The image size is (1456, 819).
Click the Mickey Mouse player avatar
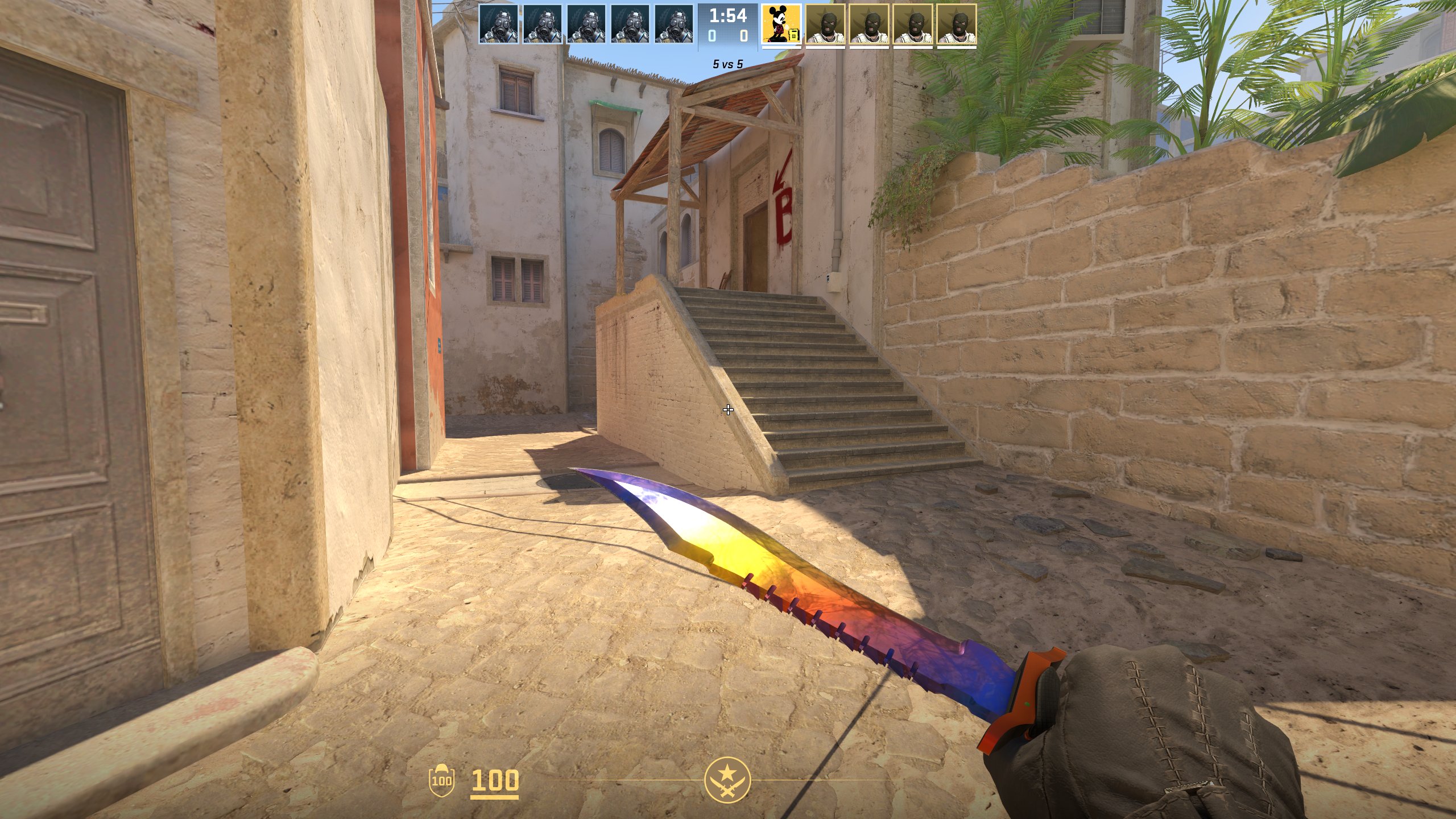780,24
